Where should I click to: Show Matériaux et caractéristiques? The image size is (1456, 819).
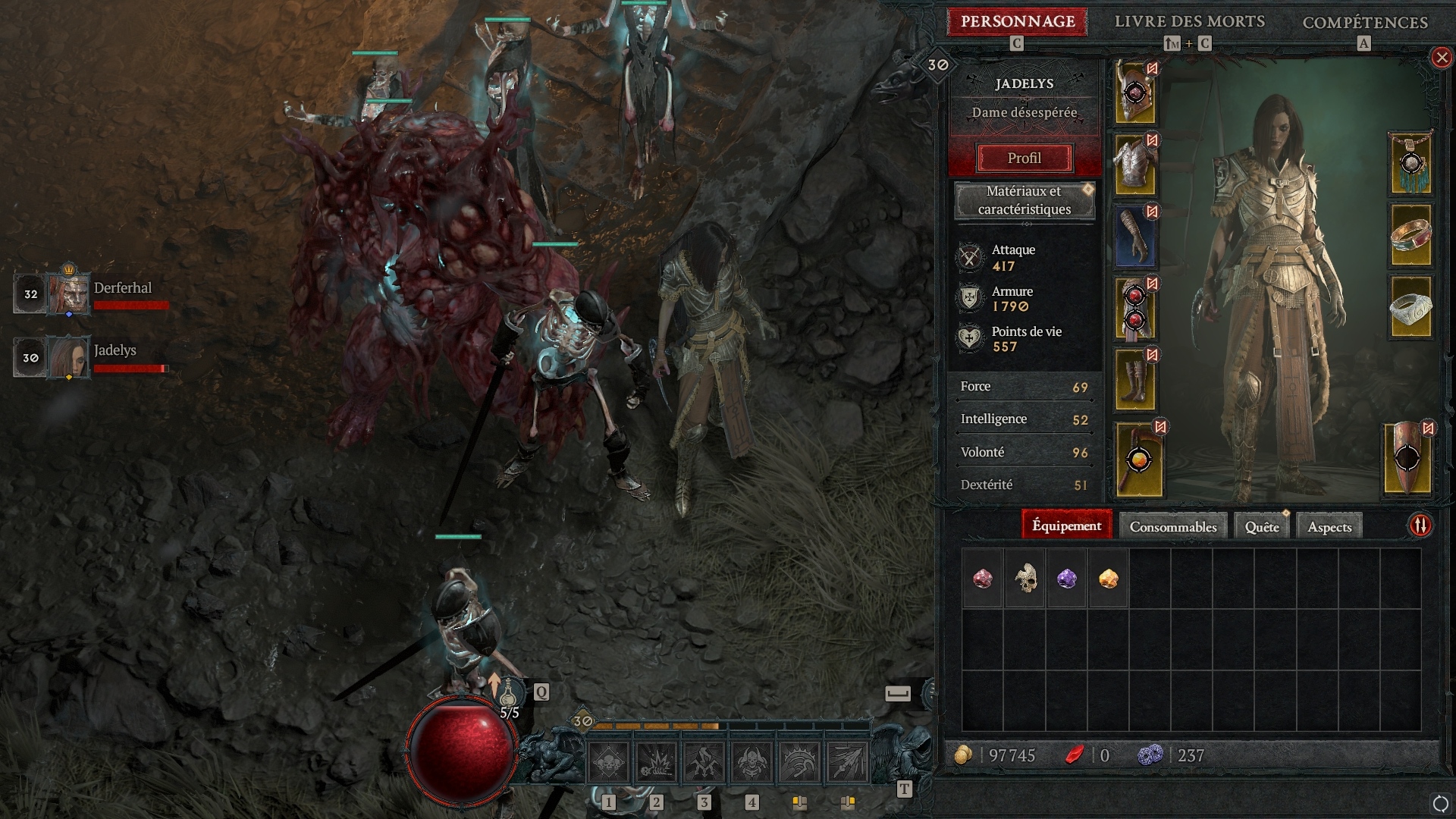point(1024,200)
